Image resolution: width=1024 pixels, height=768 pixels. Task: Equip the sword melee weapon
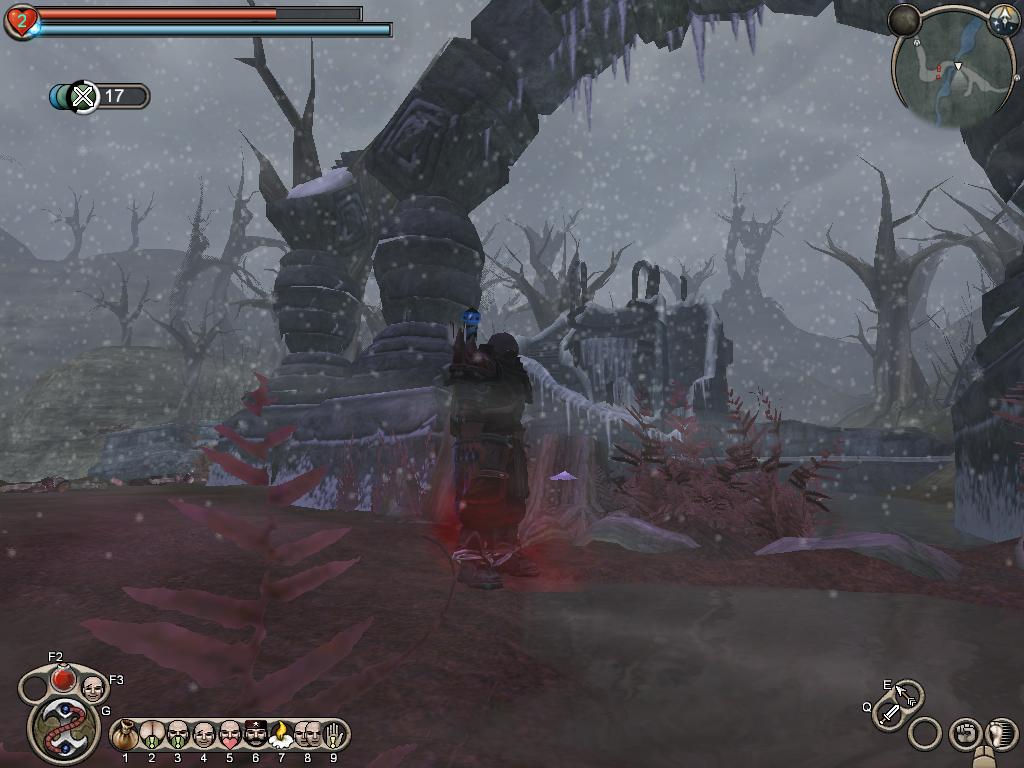pos(888,714)
